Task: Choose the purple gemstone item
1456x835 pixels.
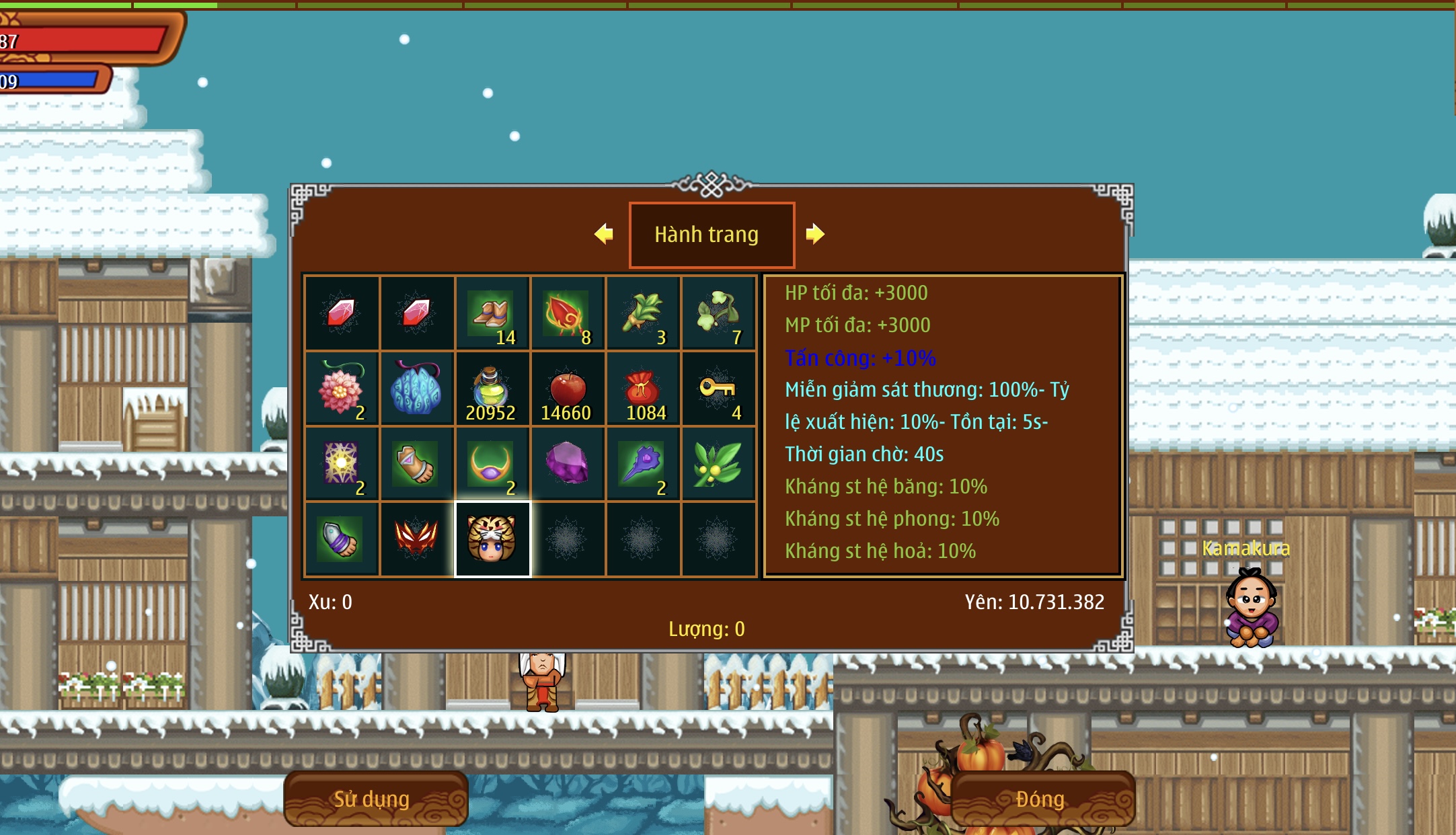Action: (x=568, y=464)
